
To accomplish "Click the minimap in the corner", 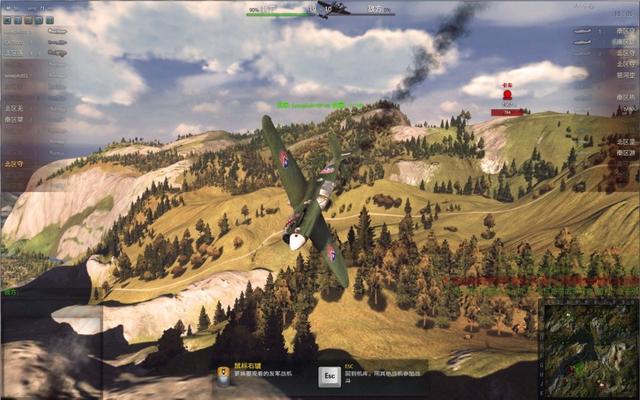I will tap(590, 349).
